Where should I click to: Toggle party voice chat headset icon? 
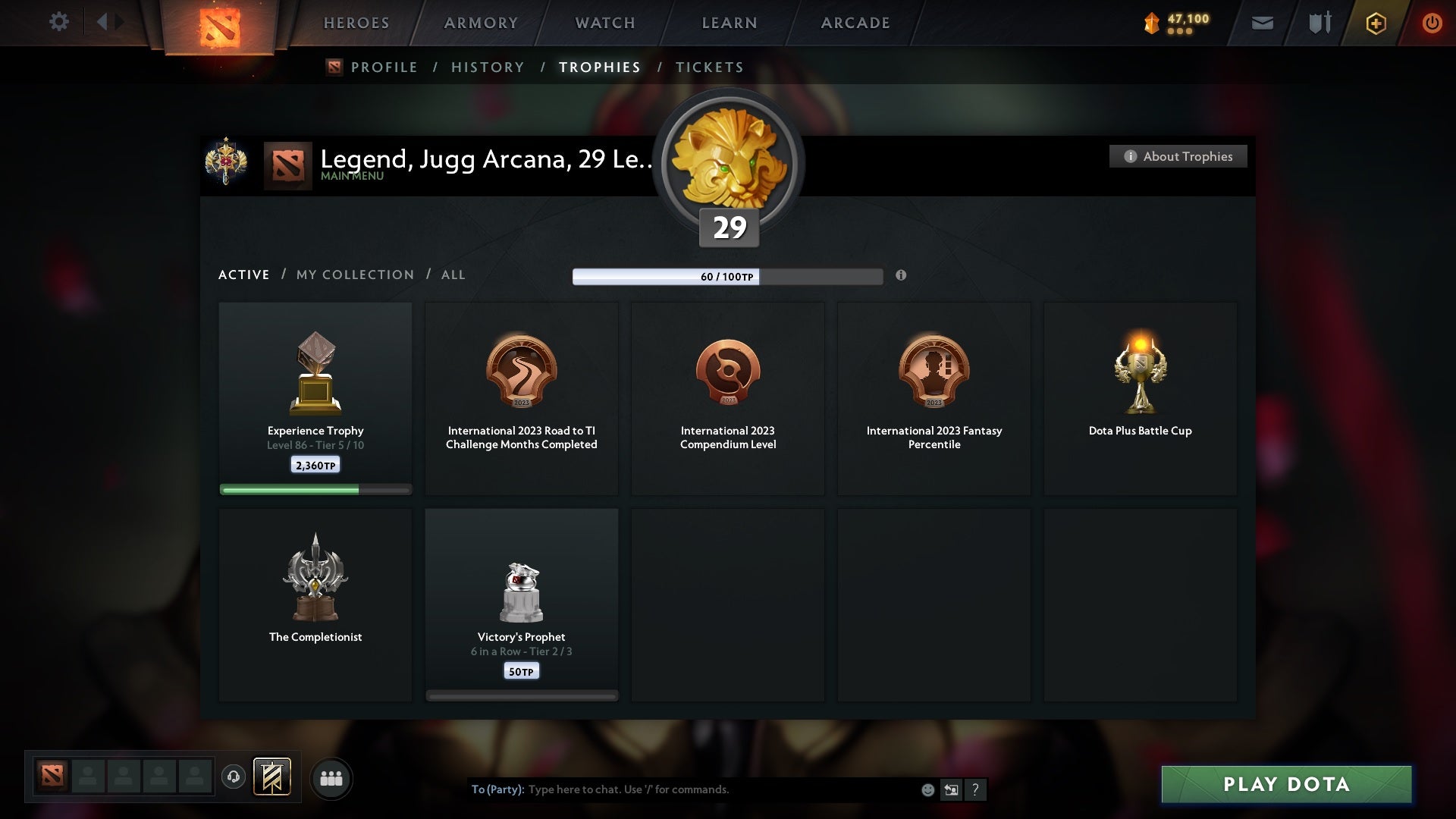pos(233,778)
